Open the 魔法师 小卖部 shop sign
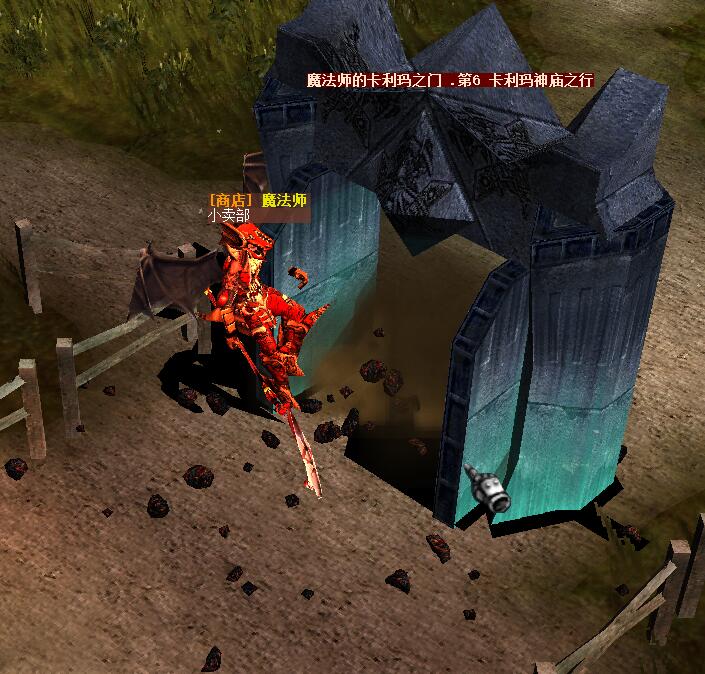 [x=256, y=207]
